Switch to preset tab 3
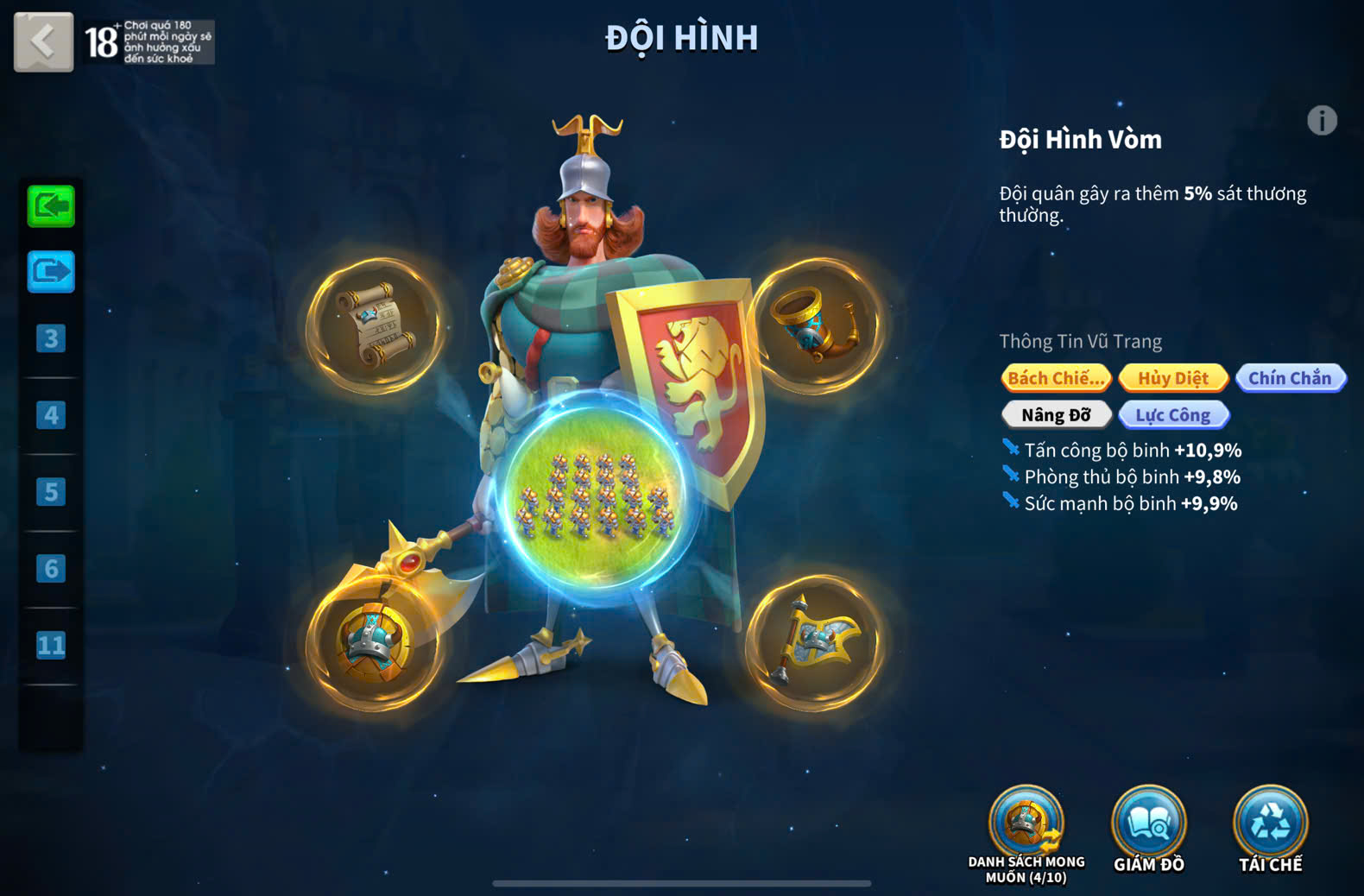The image size is (1364, 896). coord(51,338)
